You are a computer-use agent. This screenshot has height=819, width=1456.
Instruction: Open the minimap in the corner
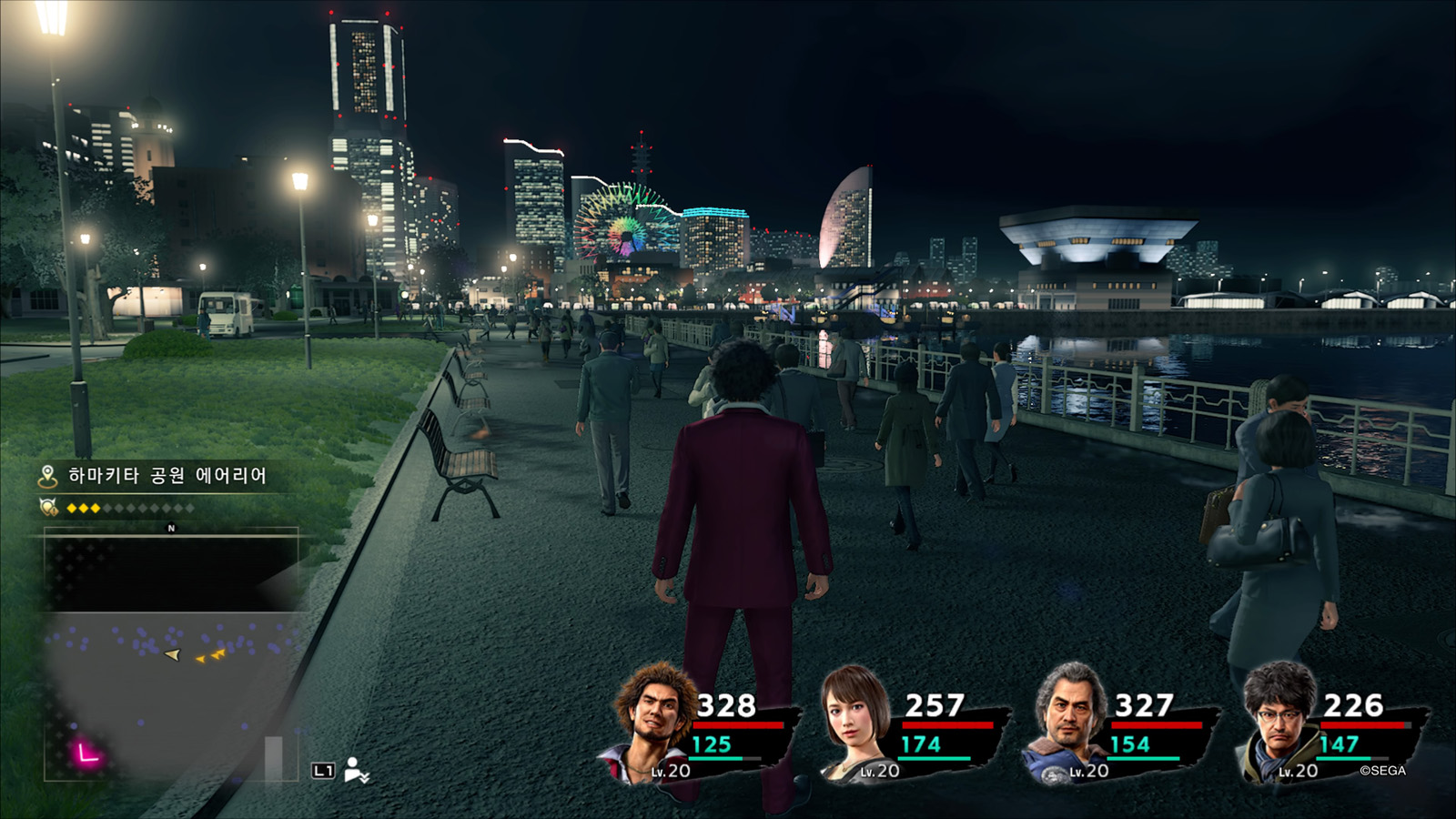(171, 655)
